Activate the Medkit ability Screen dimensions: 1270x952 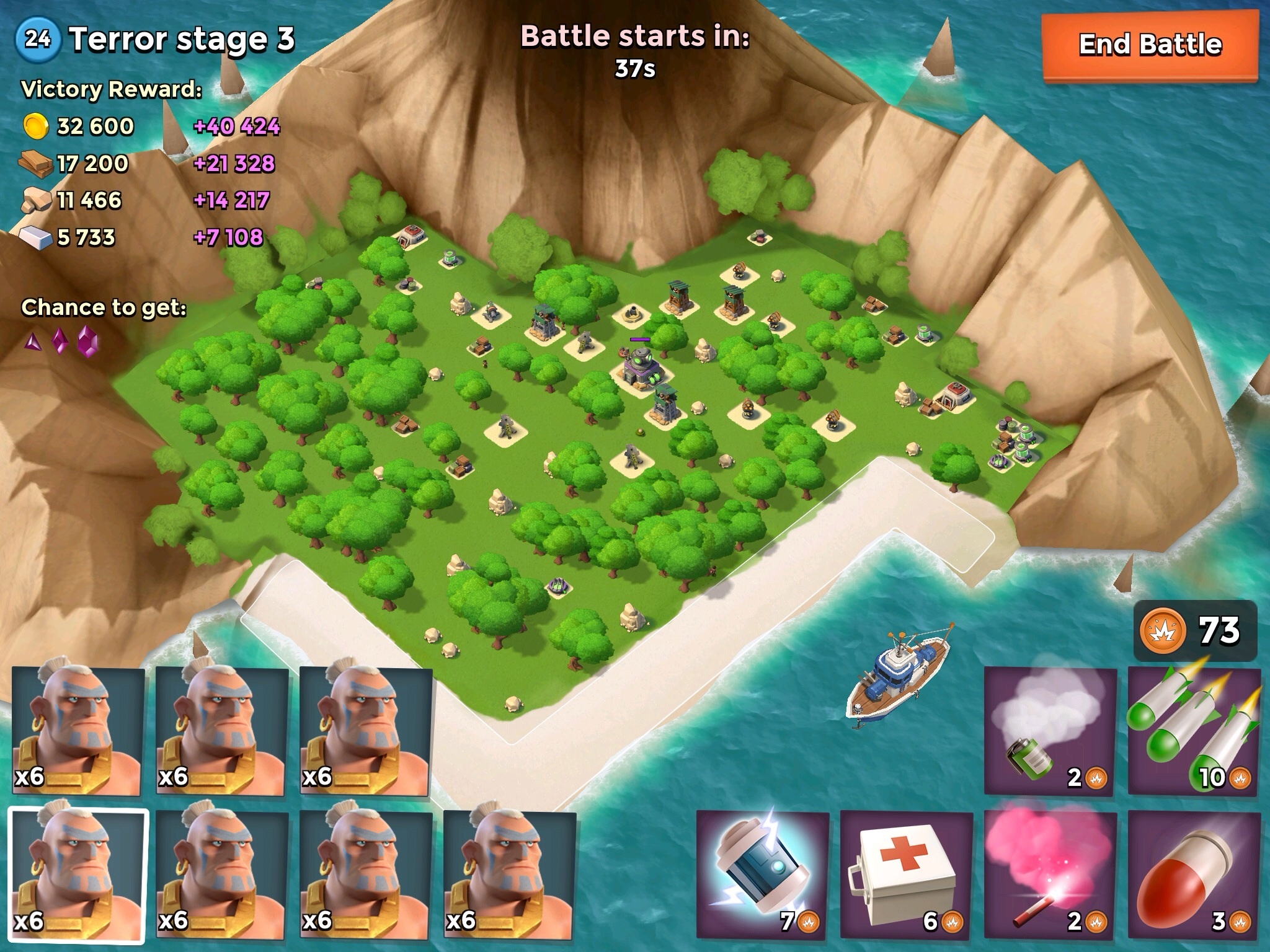pos(906,874)
